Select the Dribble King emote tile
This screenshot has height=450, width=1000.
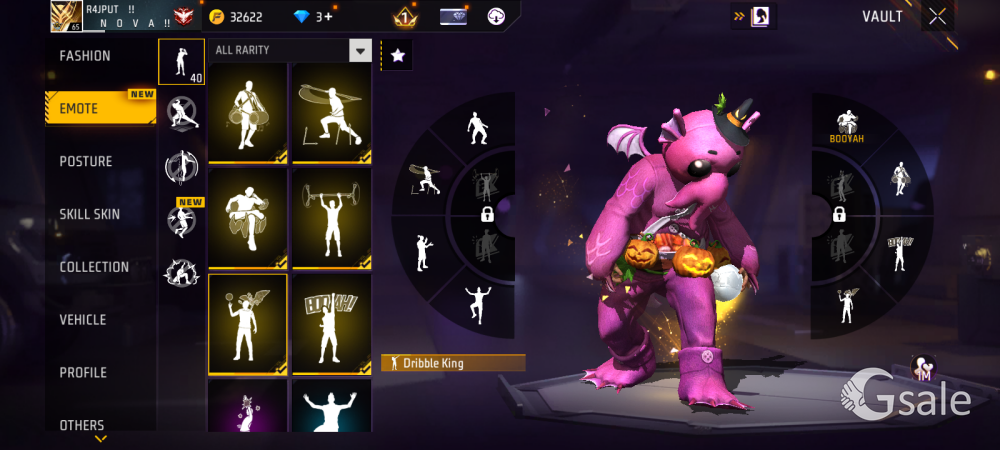(247, 322)
